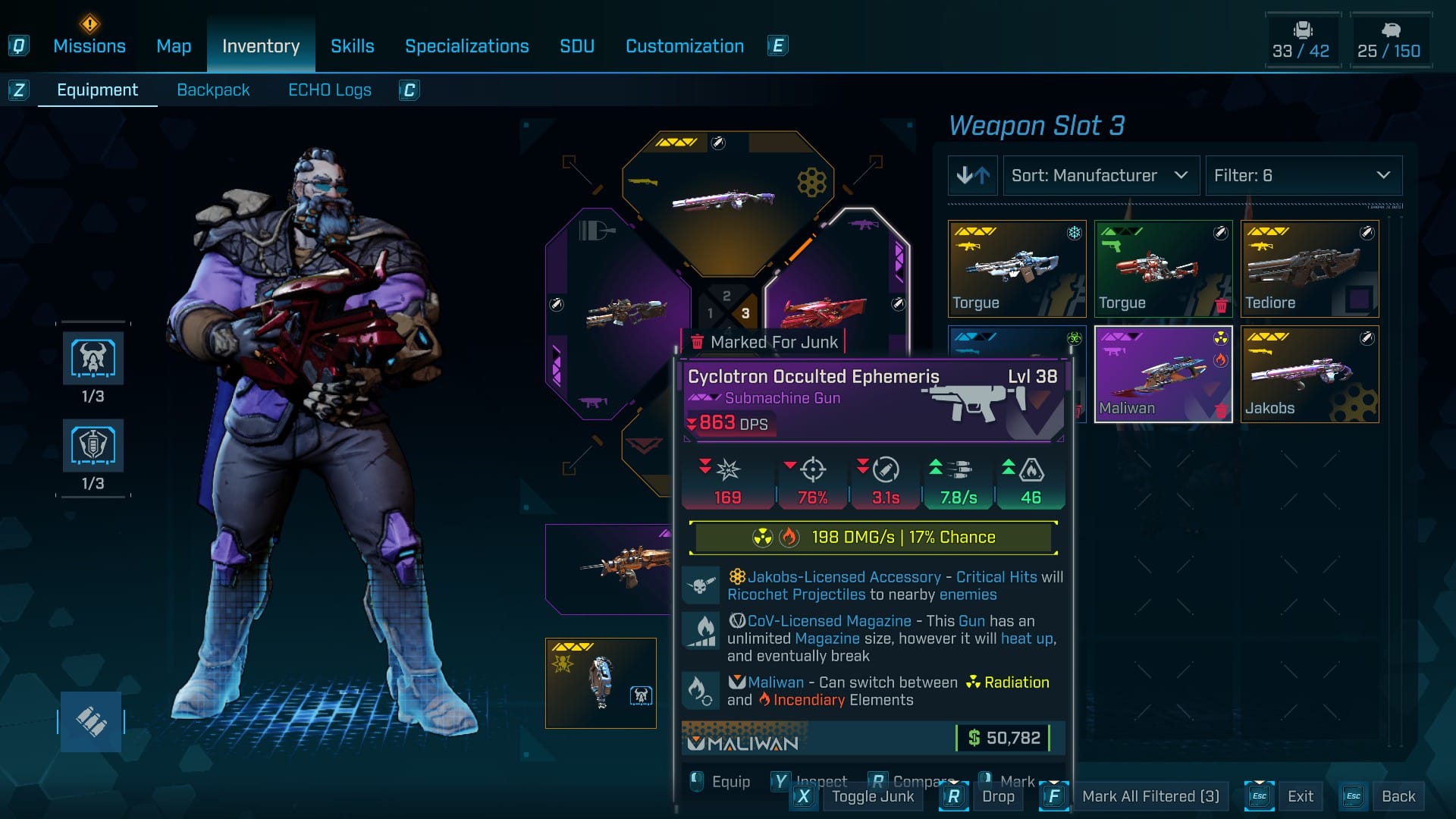Select the white Torgue weapon tile
The width and height of the screenshot is (1456, 819).
[x=1017, y=268]
